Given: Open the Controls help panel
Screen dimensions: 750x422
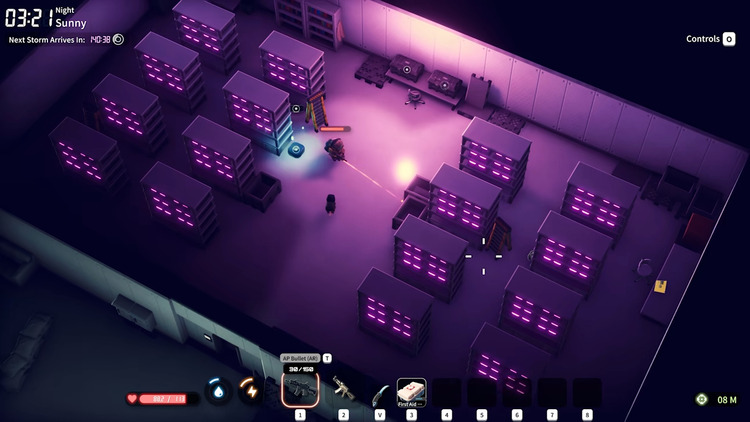Looking at the screenshot, I should pyautogui.click(x=710, y=39).
